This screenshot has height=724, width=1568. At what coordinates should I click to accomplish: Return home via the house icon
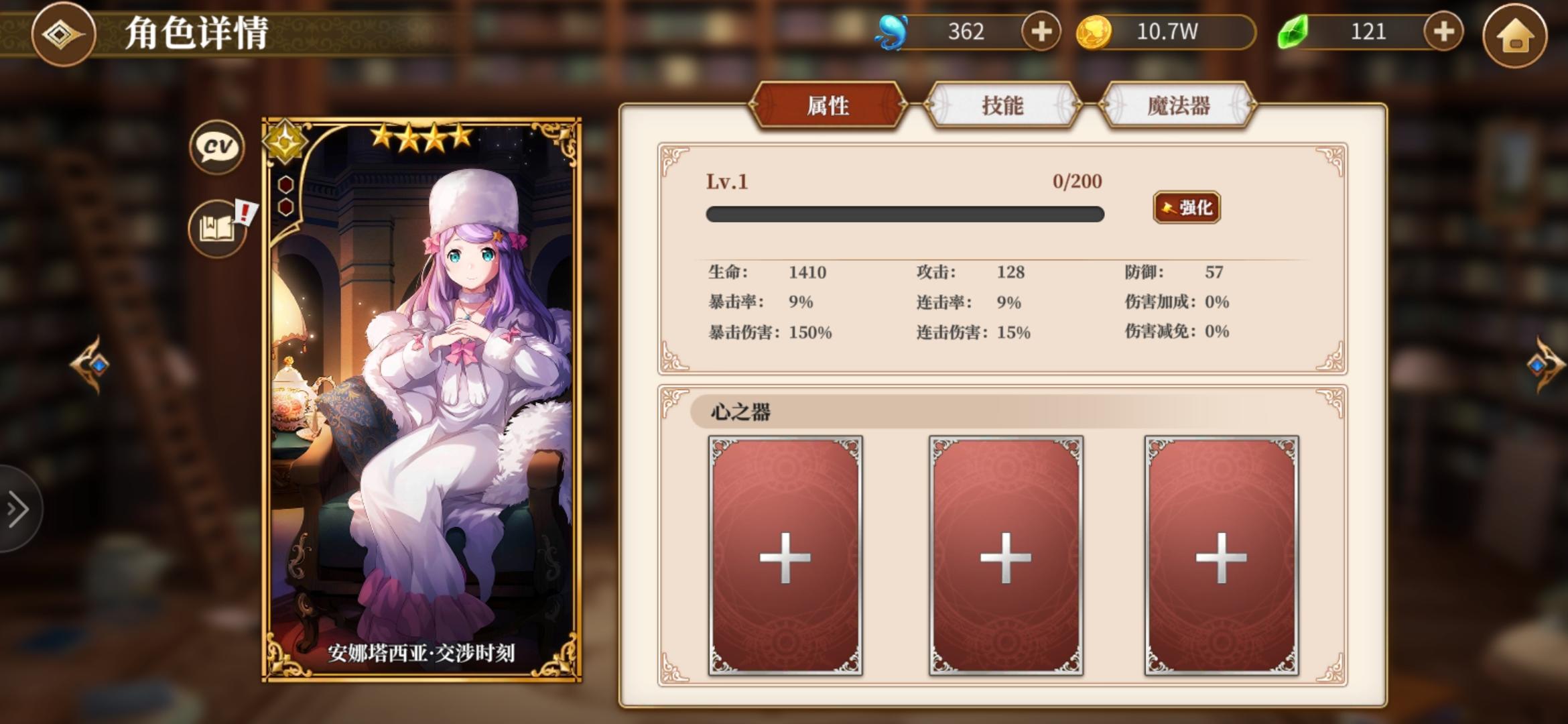point(1519,33)
